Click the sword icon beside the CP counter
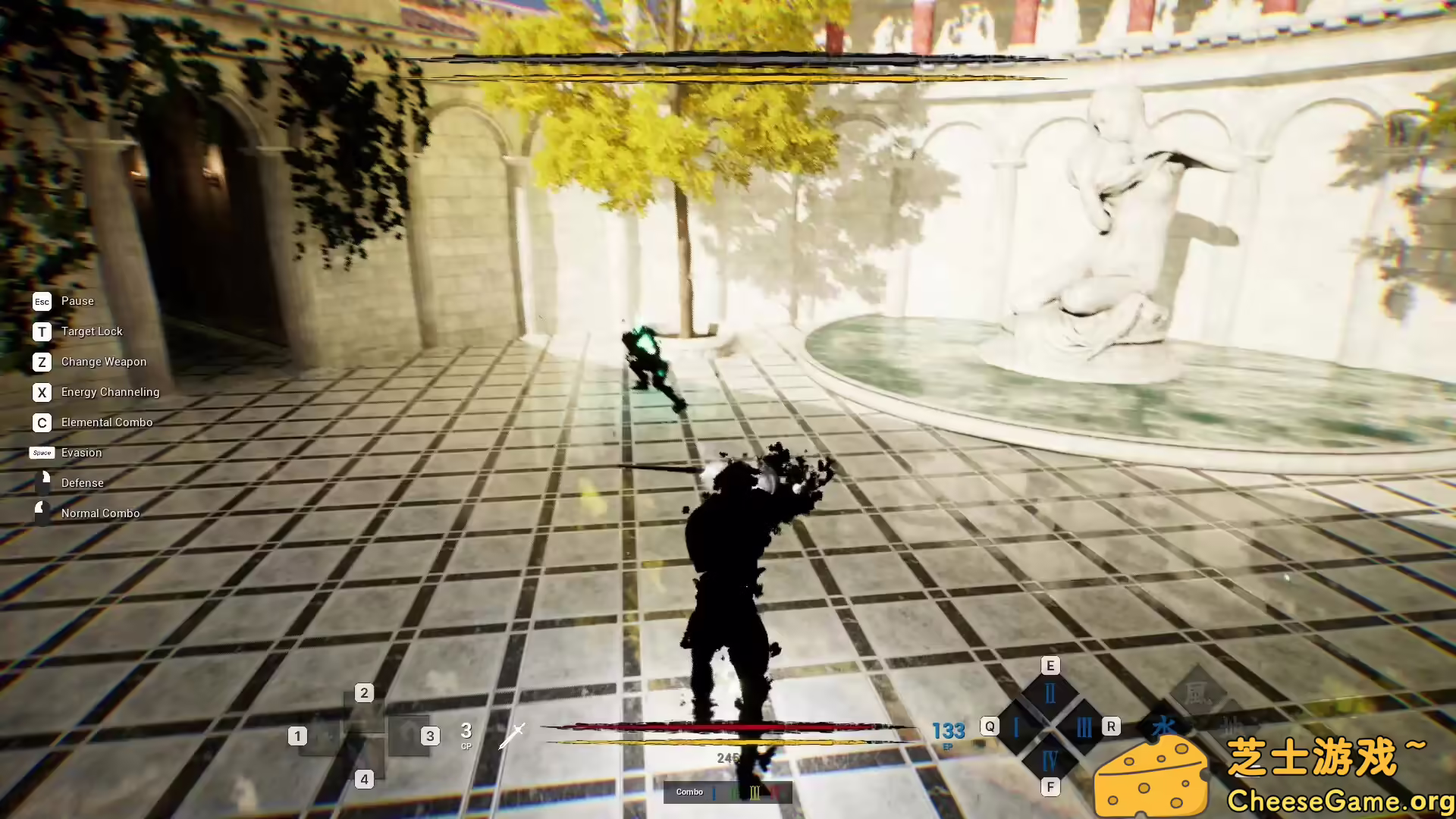This screenshot has height=819, width=1456. pyautogui.click(x=513, y=734)
